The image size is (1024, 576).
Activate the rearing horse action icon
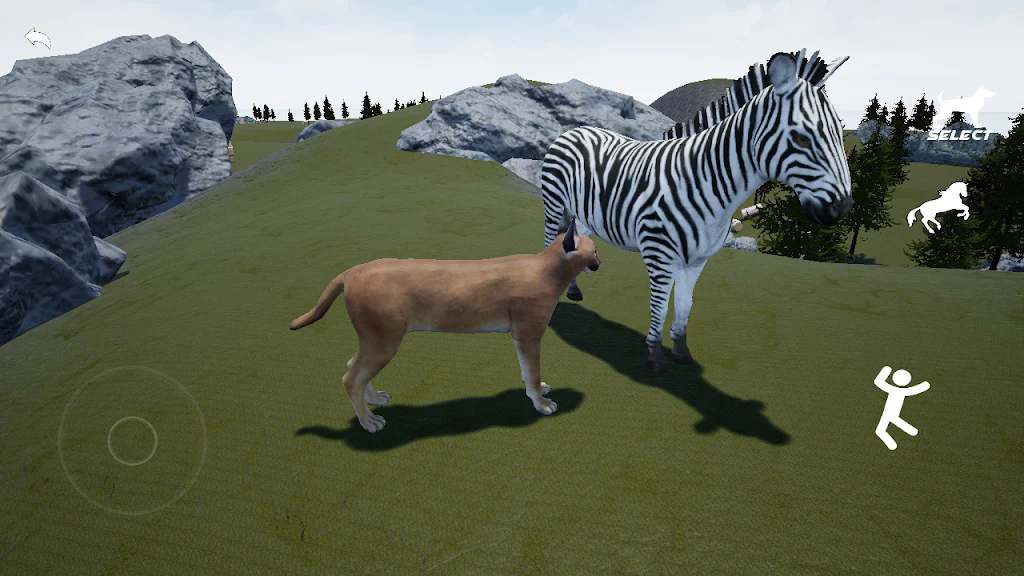pyautogui.click(x=937, y=206)
